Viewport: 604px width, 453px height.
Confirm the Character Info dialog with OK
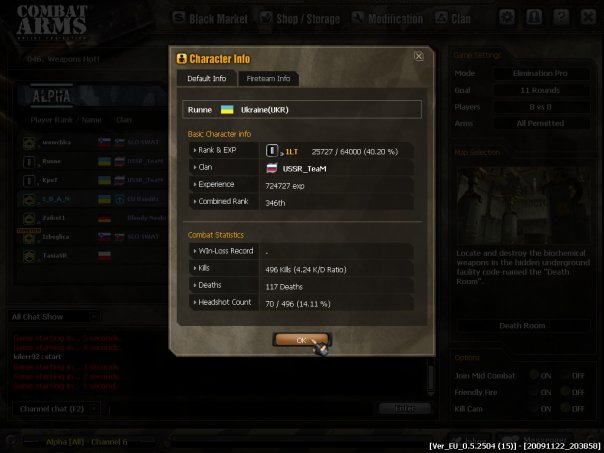coord(301,340)
